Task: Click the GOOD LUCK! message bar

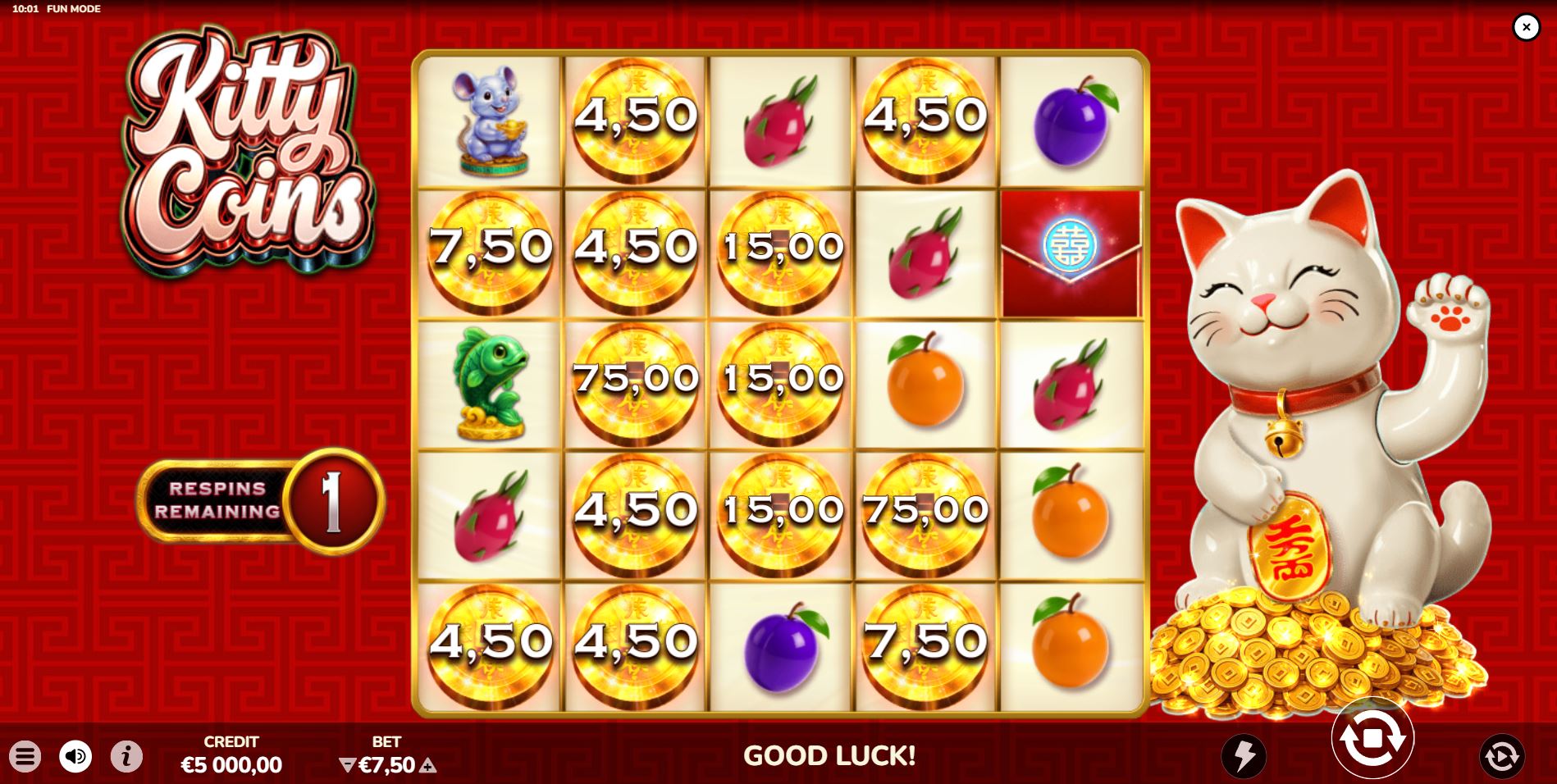Action: tap(831, 757)
